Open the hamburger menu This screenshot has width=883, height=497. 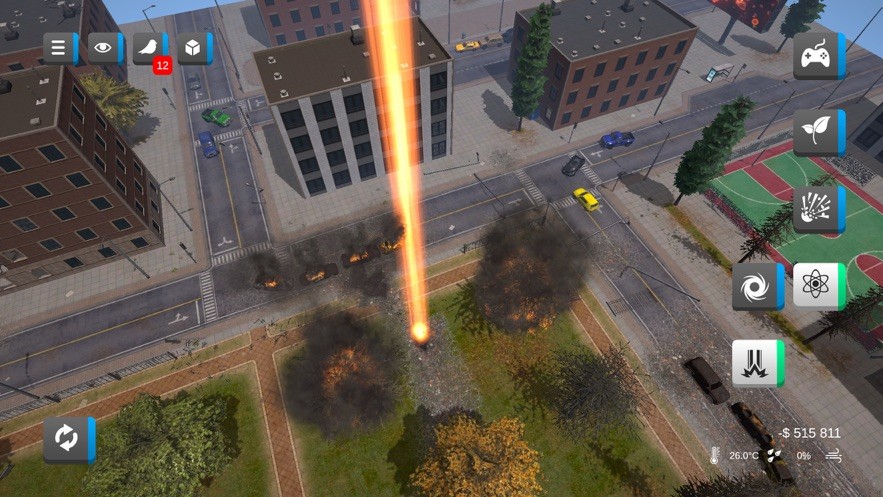[59, 48]
